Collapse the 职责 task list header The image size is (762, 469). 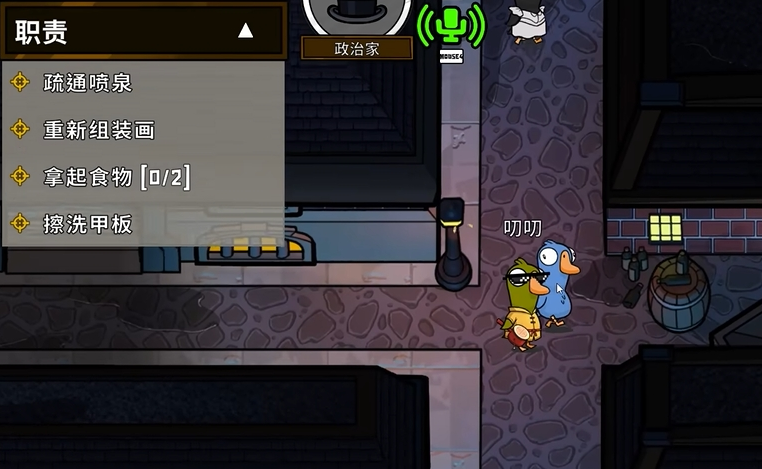(245, 31)
